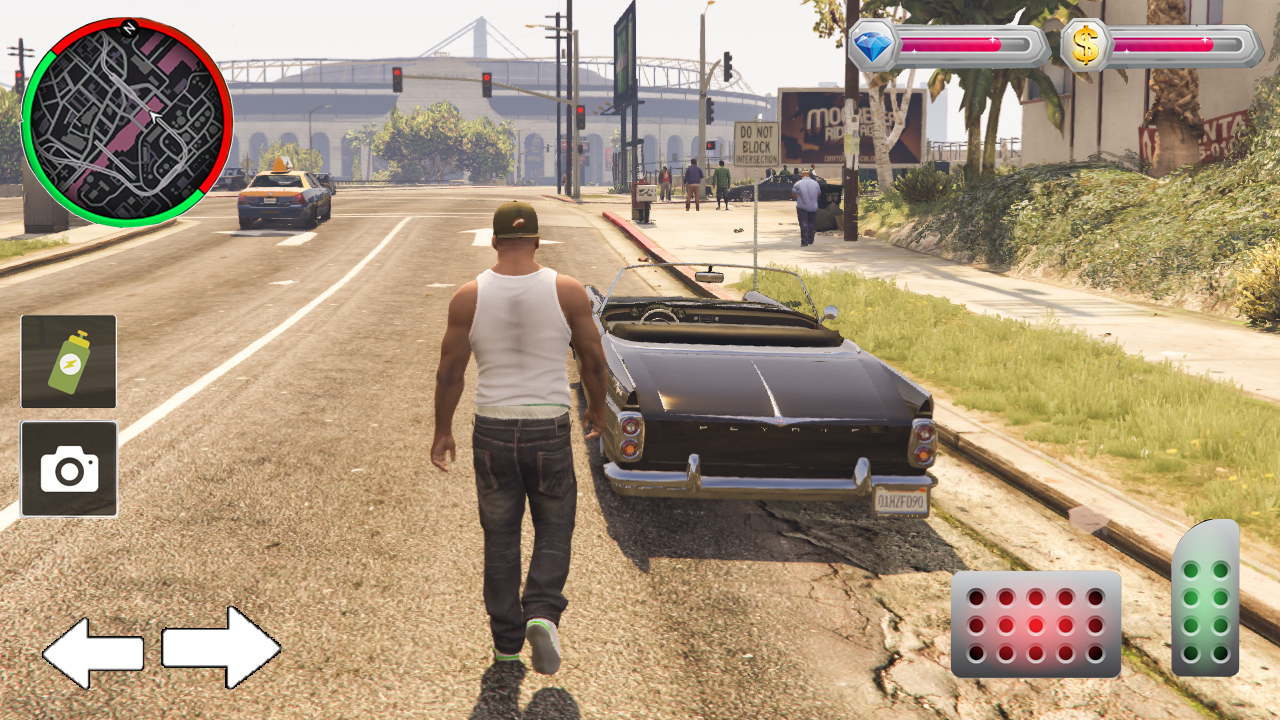Use the green energy bottle button
1280x720 pixels.
tap(68, 362)
